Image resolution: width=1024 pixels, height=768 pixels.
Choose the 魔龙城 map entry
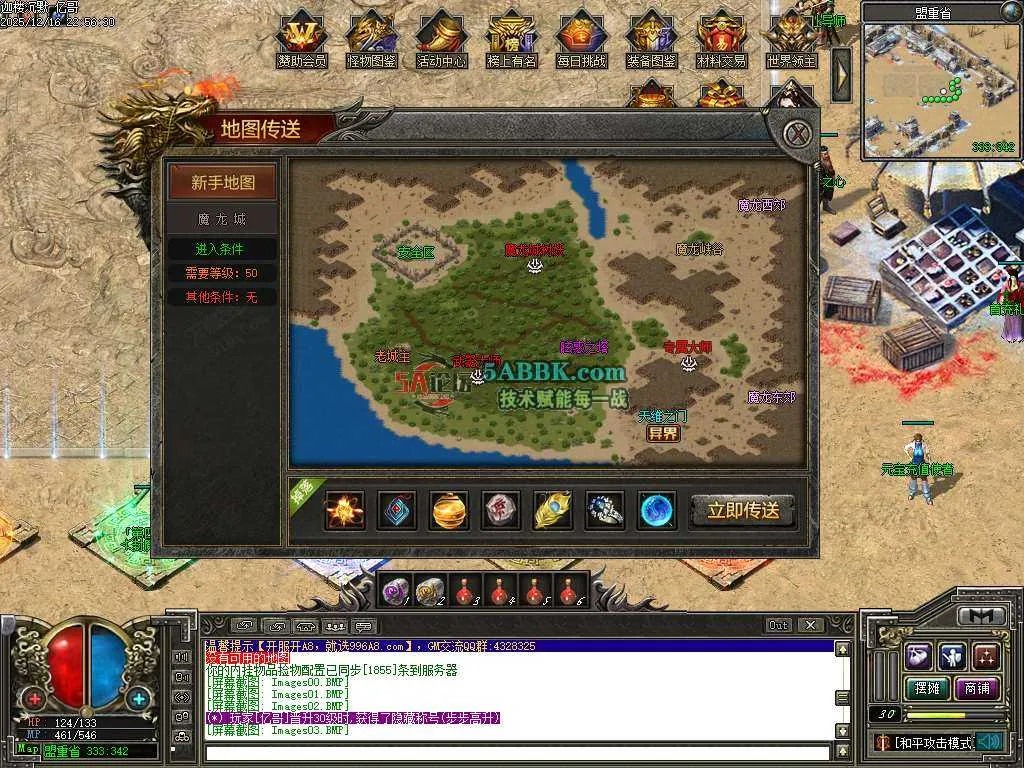tap(223, 218)
